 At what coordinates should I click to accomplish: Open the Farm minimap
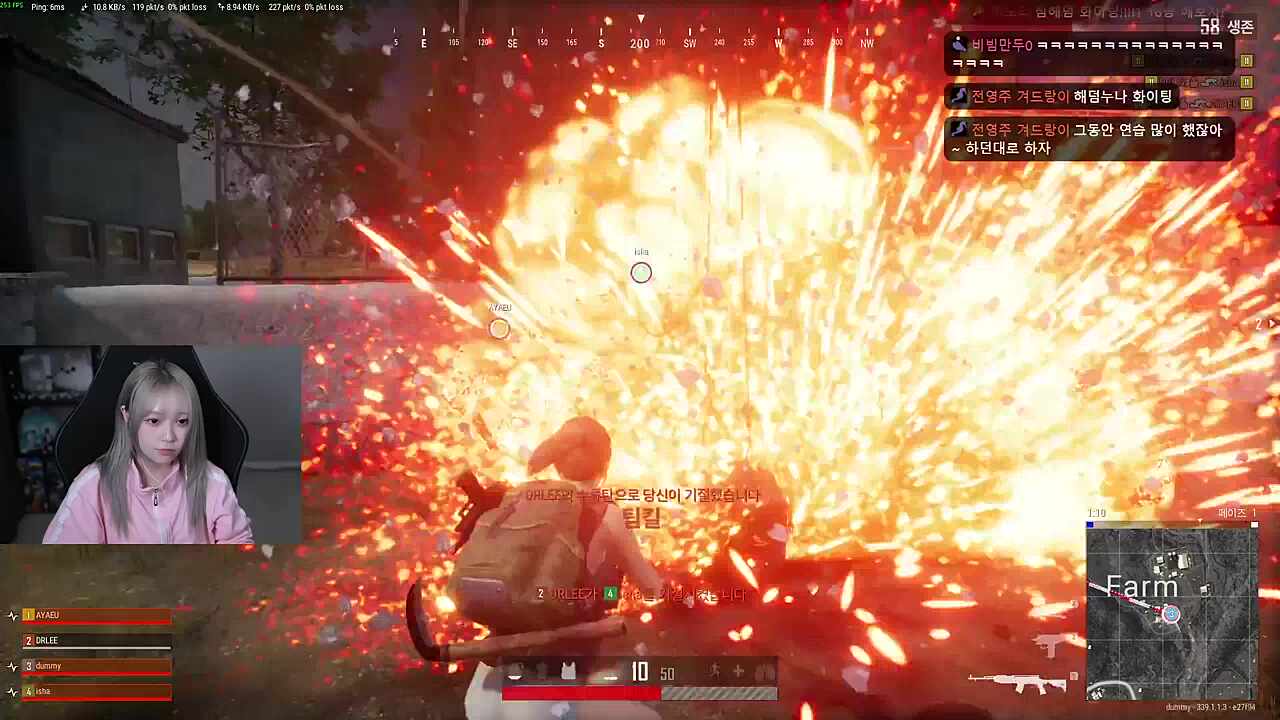pos(1171,612)
